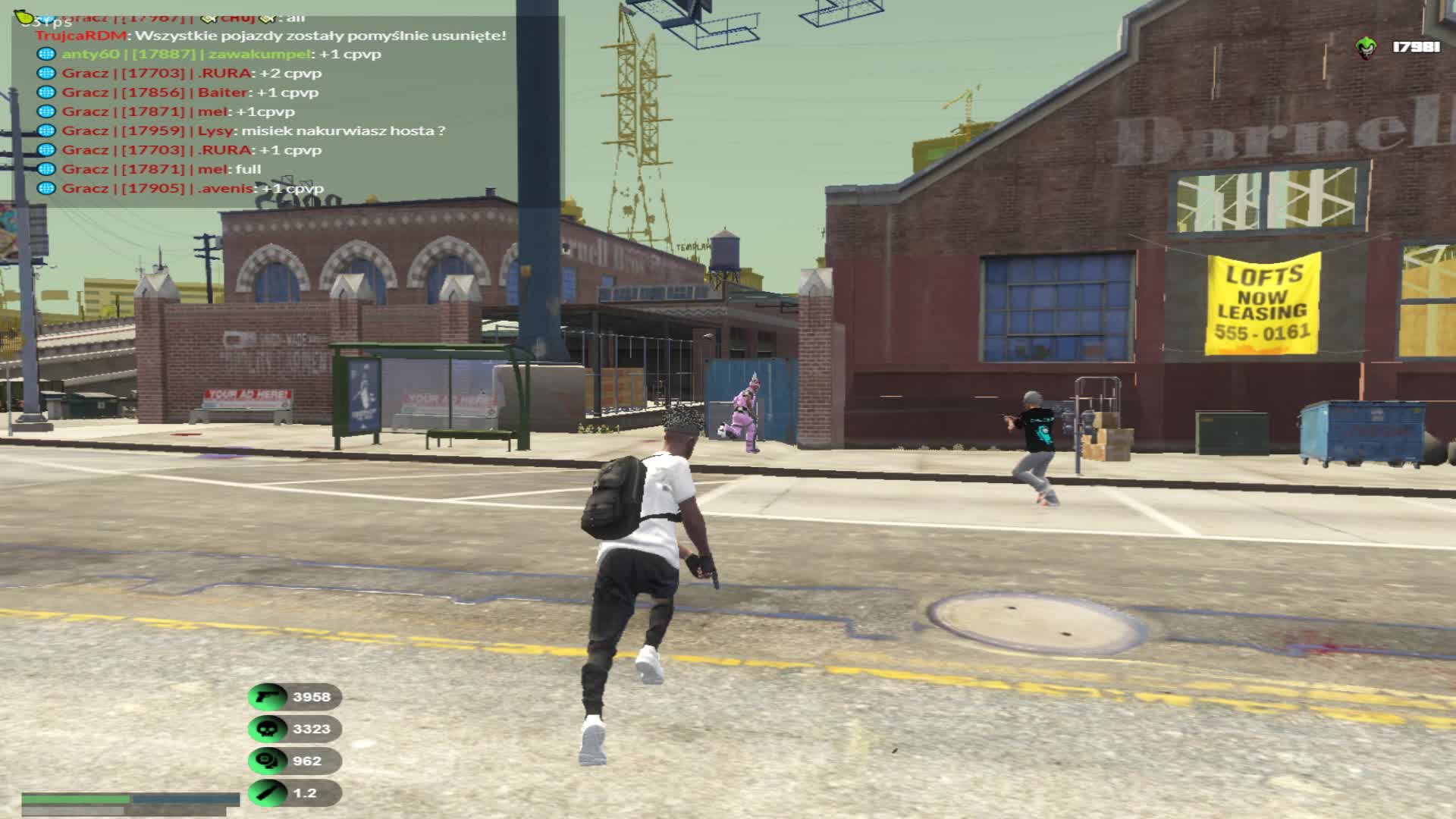Viewport: 1456px width, 819px height.
Task: Click the .RURA +2 cpvp chat line
Action: tap(191, 74)
